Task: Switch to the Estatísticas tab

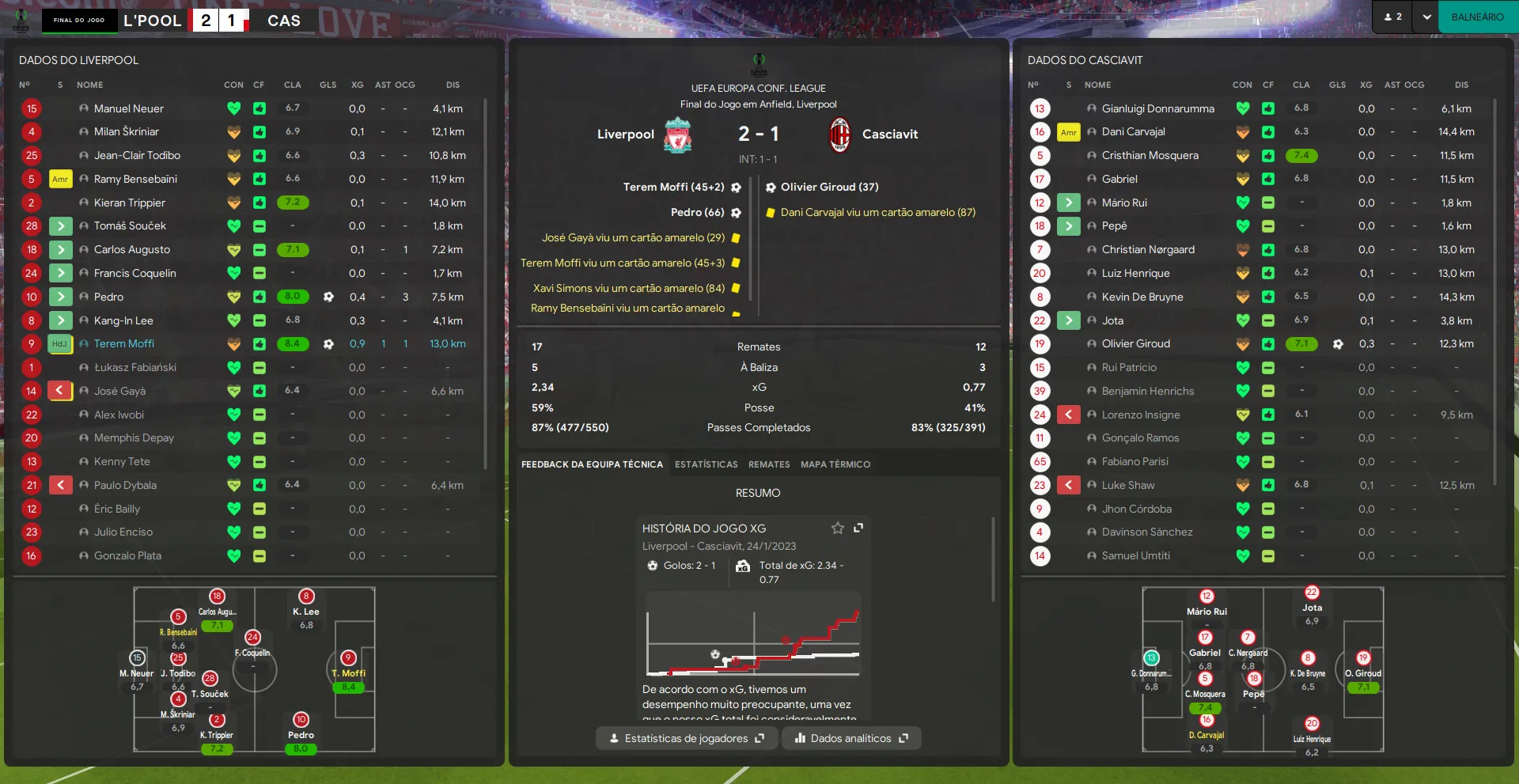Action: (x=706, y=464)
